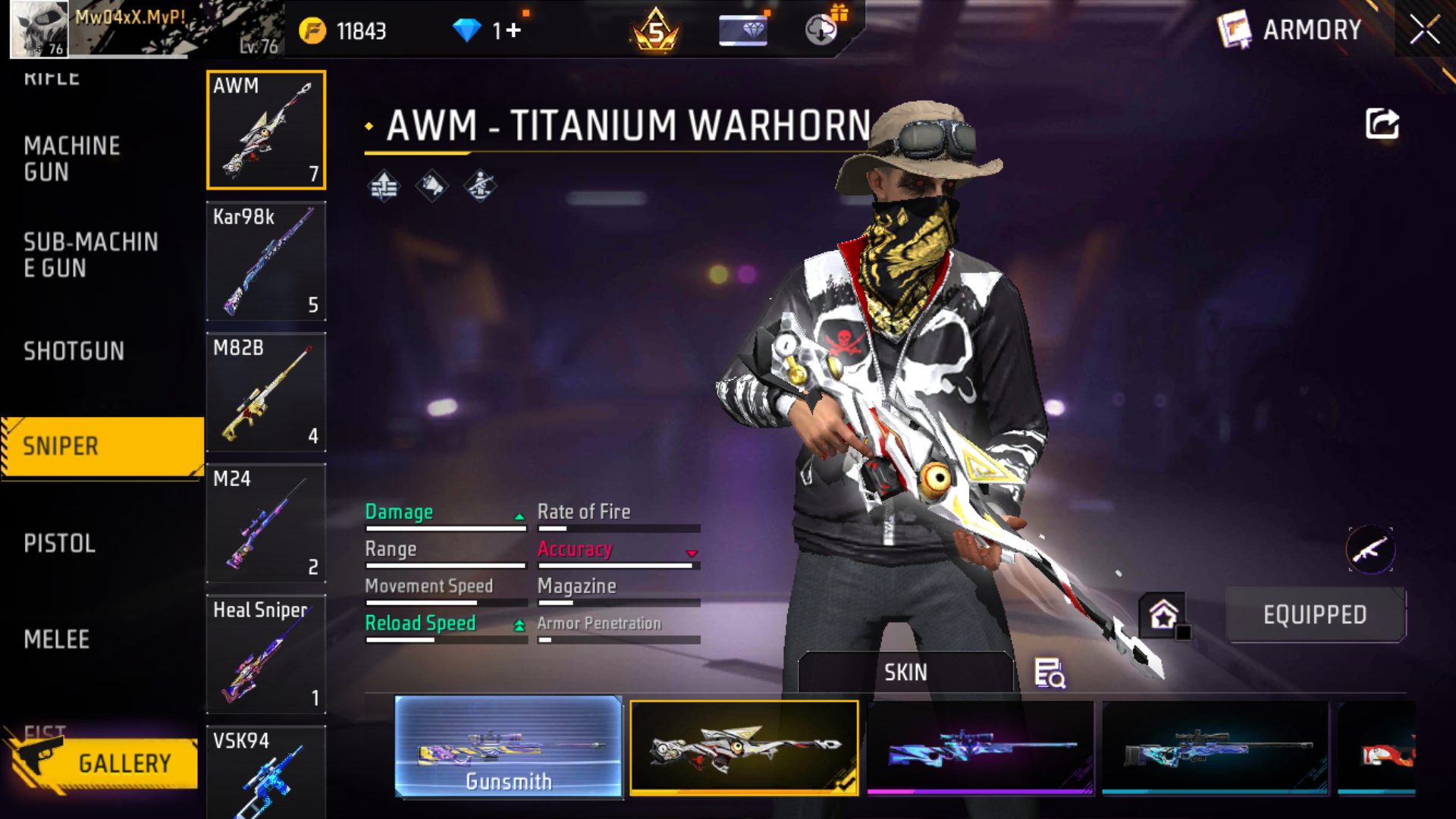Open the player profile avatar
This screenshot has height=819, width=1456.
(39, 30)
